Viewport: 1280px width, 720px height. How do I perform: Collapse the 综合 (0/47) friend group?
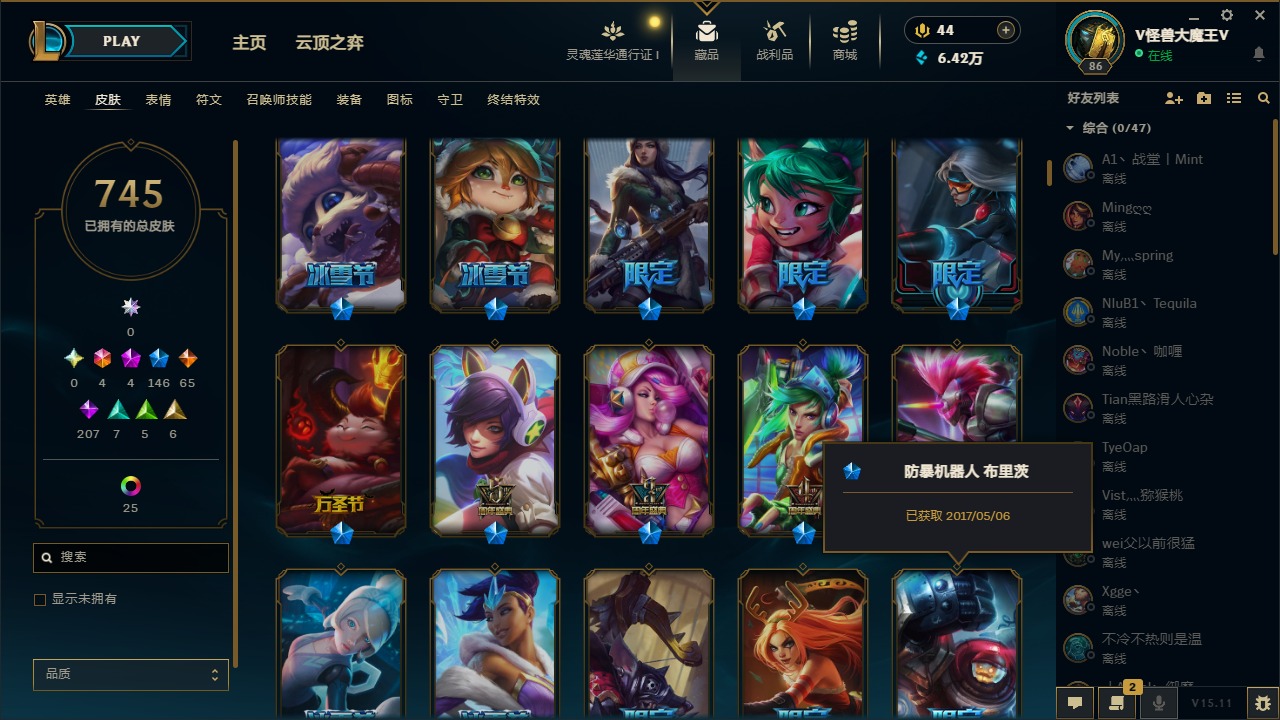[x=1069, y=128]
